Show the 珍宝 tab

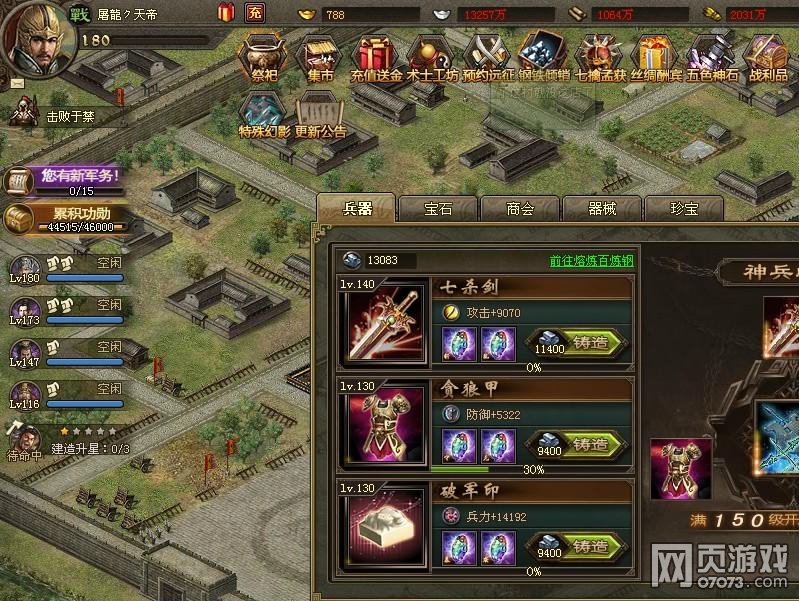pos(684,209)
